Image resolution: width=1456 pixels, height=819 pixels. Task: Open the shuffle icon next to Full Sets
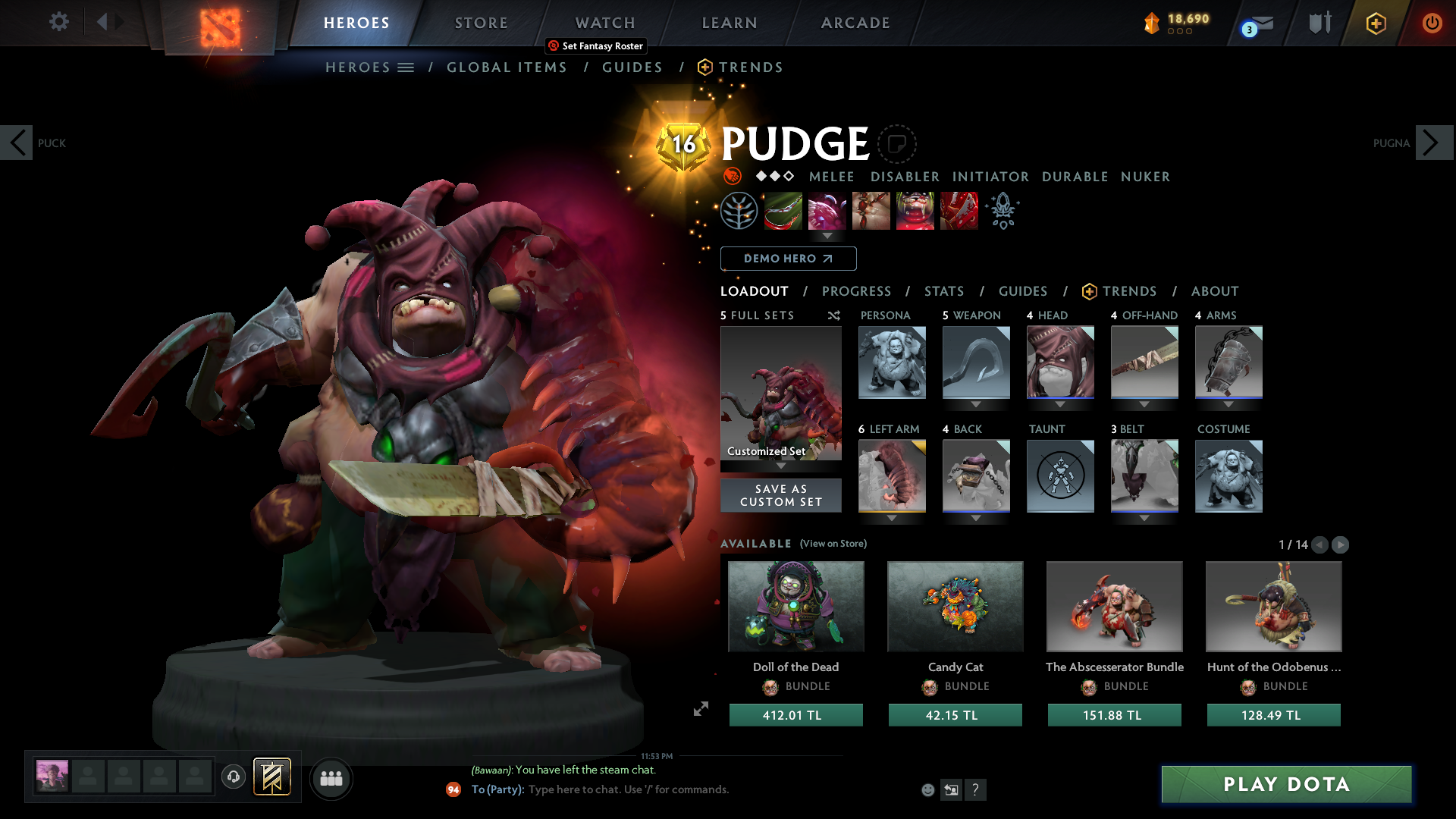[x=833, y=315]
